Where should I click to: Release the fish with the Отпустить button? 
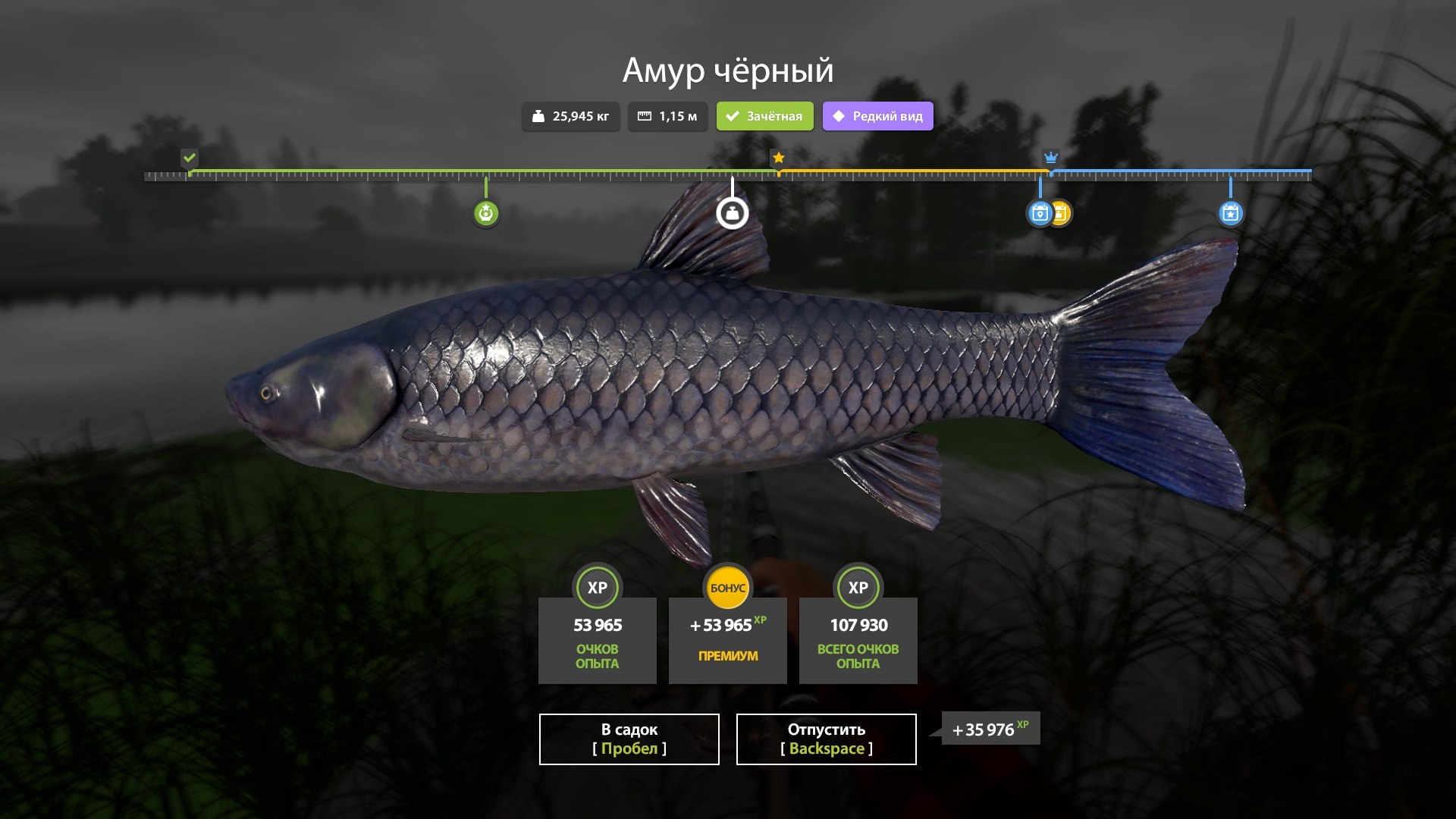826,739
